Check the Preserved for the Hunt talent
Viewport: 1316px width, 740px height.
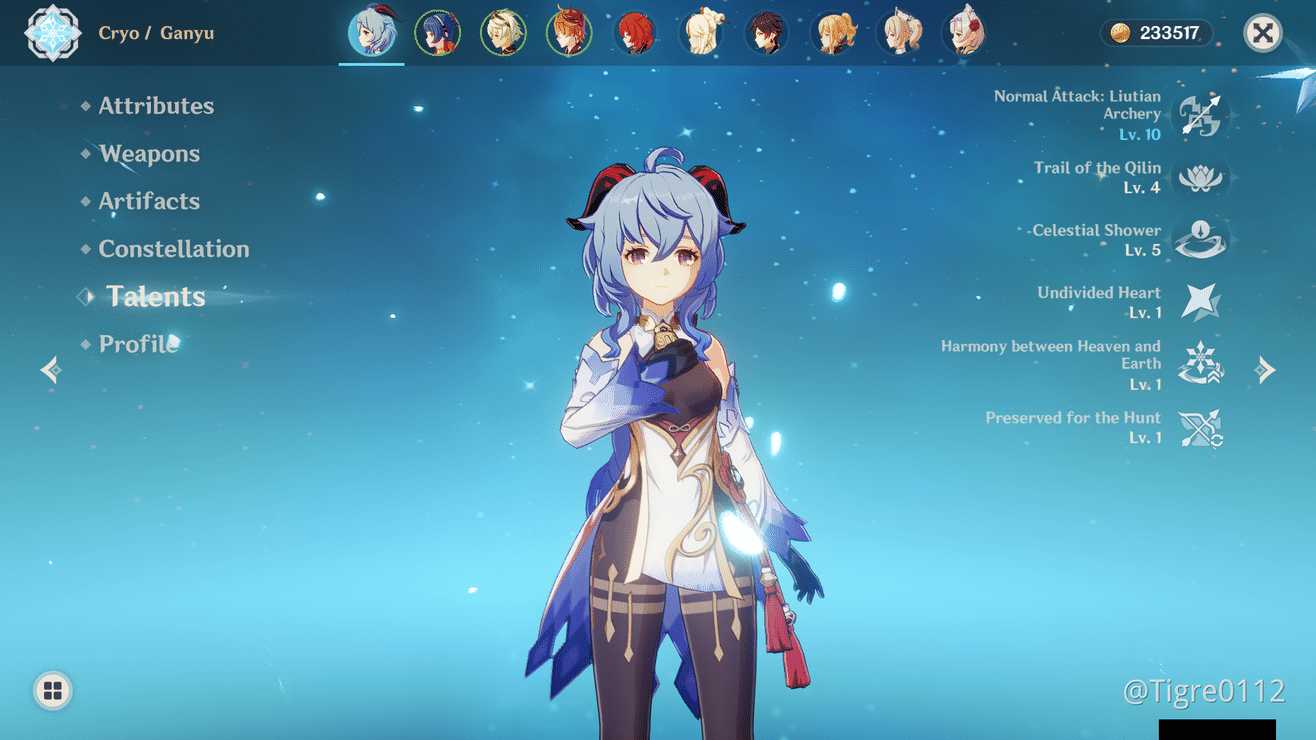tap(1200, 428)
